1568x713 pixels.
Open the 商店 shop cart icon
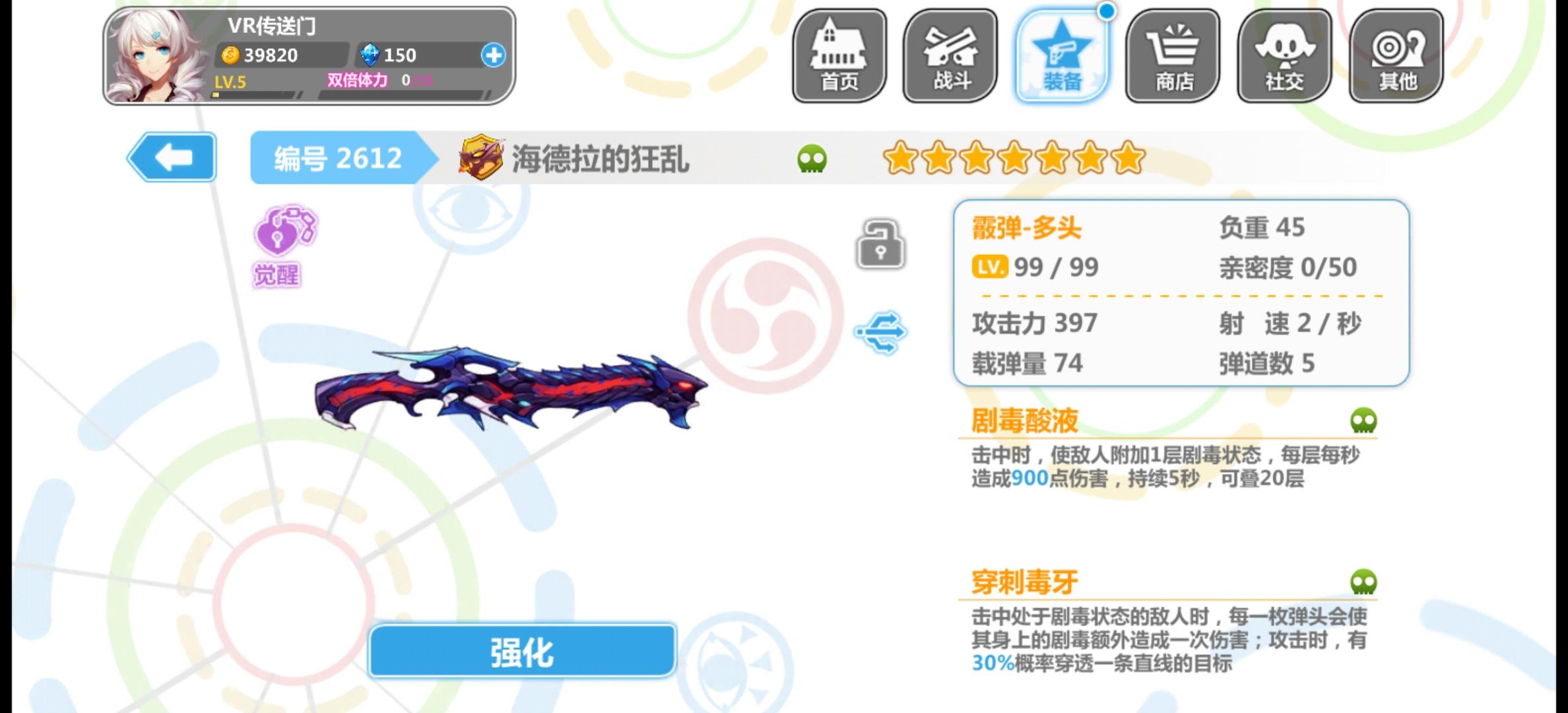(1173, 56)
